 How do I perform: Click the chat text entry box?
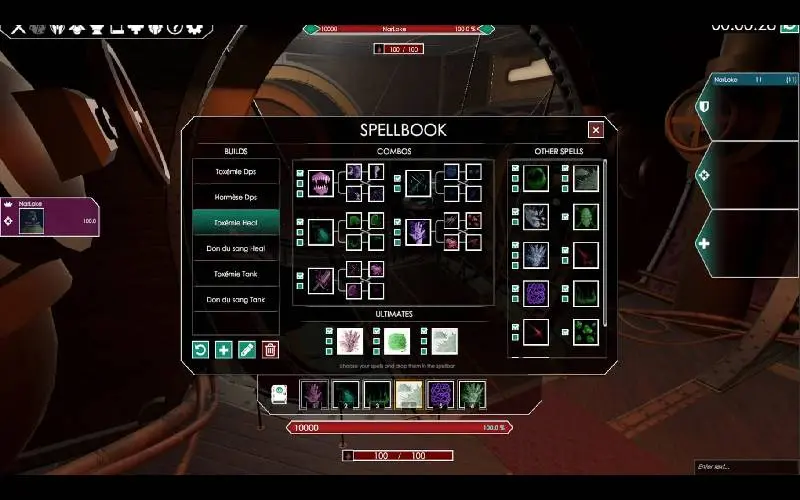pos(744,467)
